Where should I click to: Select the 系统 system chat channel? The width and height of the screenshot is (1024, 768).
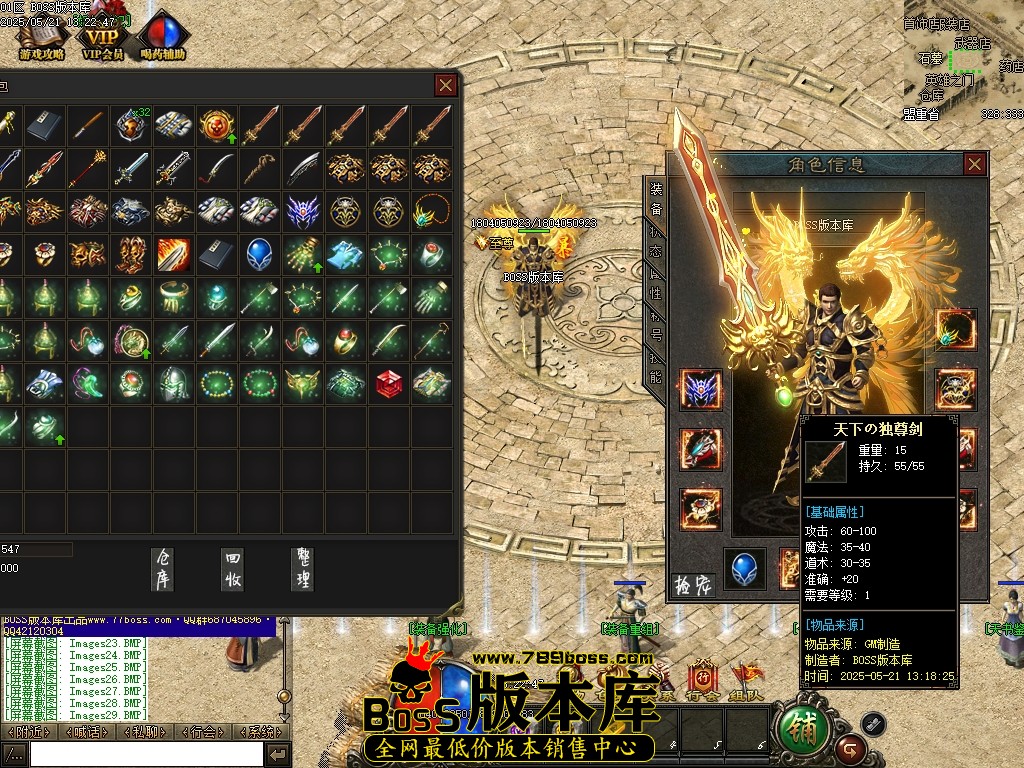[263, 732]
